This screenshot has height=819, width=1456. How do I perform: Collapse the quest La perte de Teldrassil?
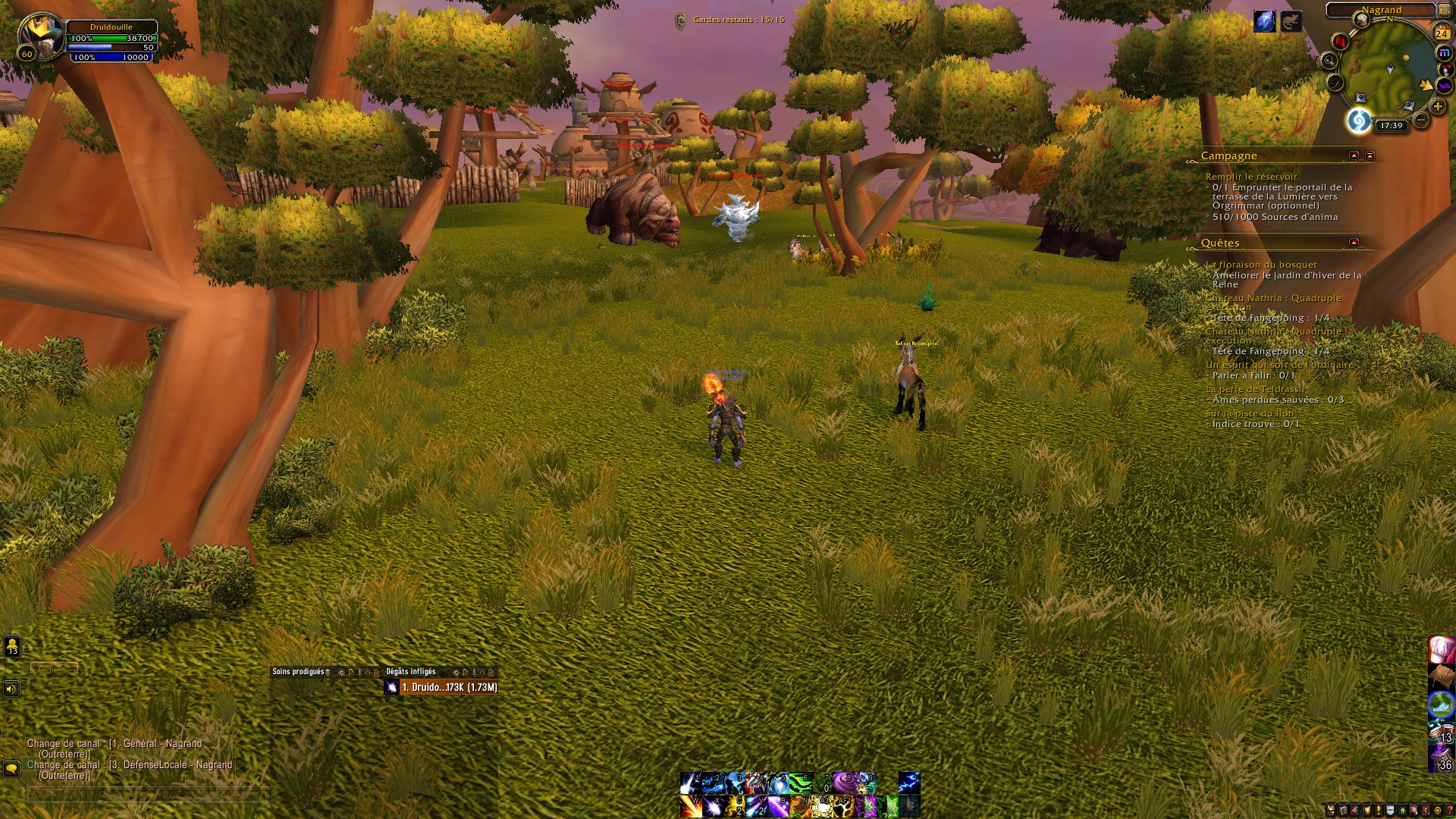pyautogui.click(x=1254, y=388)
